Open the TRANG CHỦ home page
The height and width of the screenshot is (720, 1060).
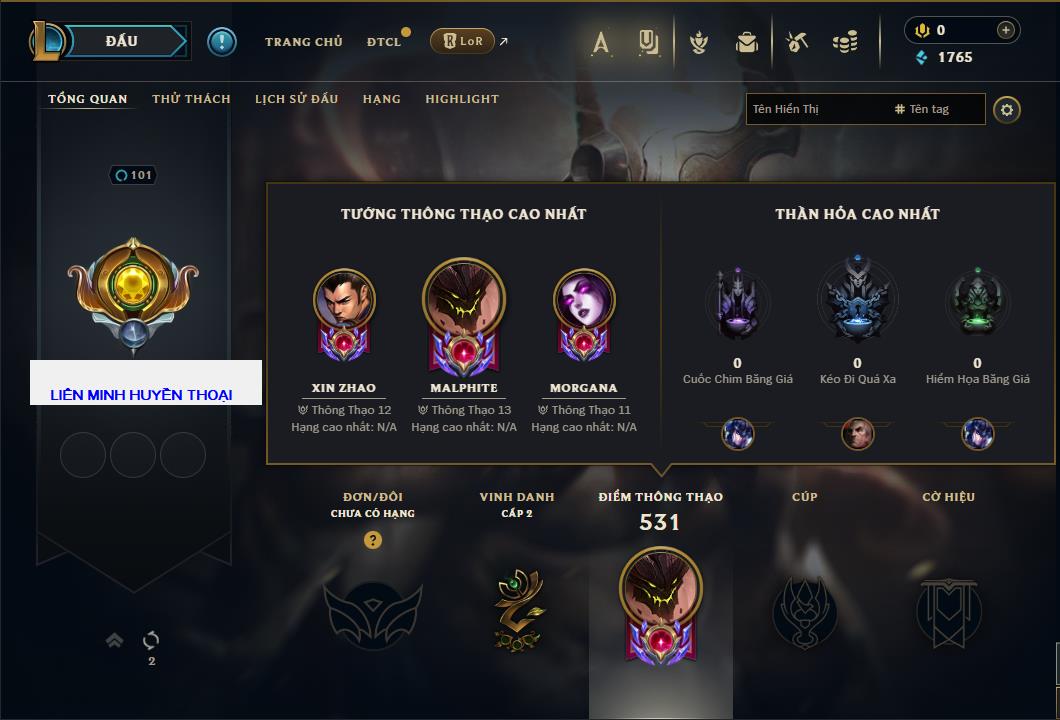(303, 42)
